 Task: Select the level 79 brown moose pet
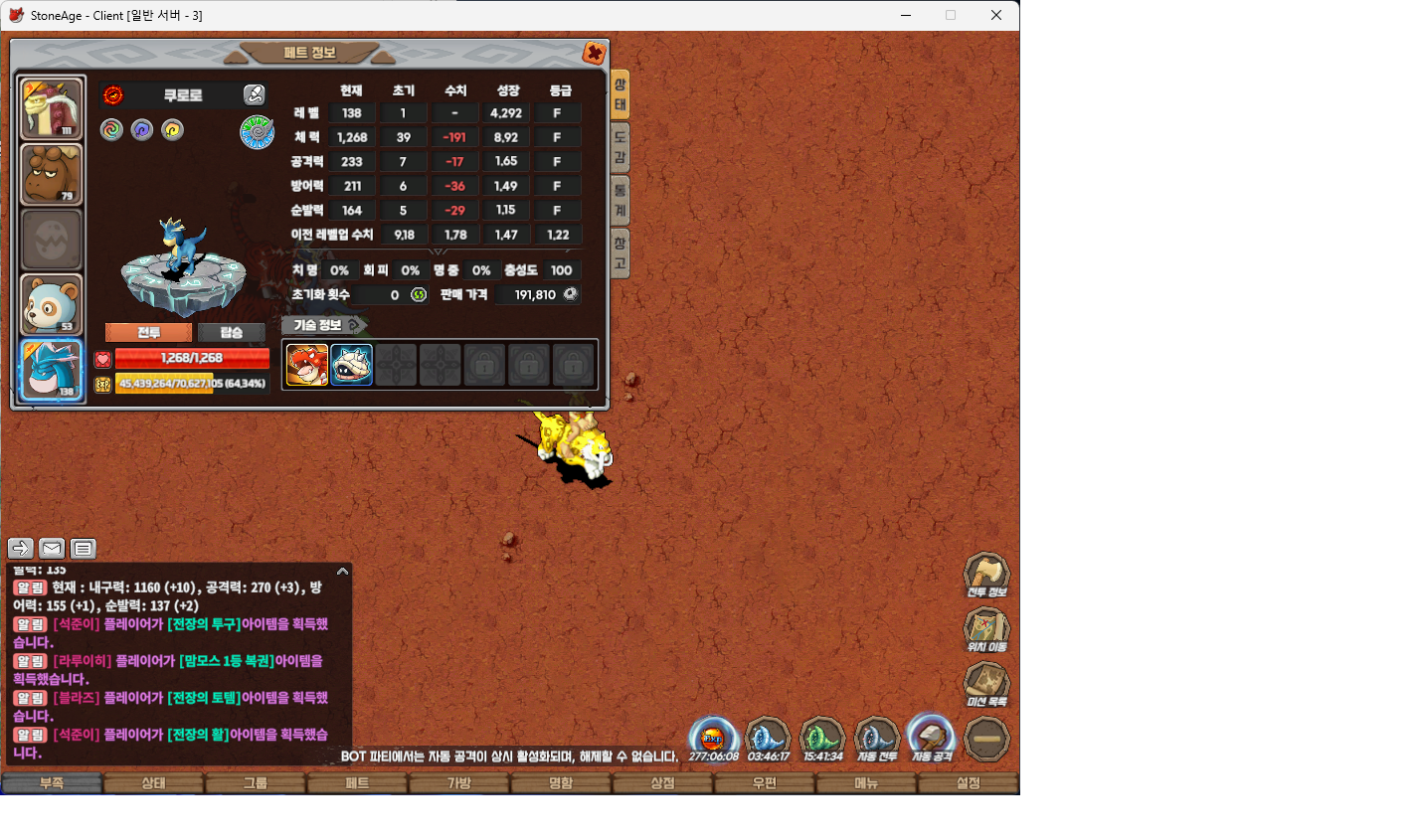coord(52,175)
